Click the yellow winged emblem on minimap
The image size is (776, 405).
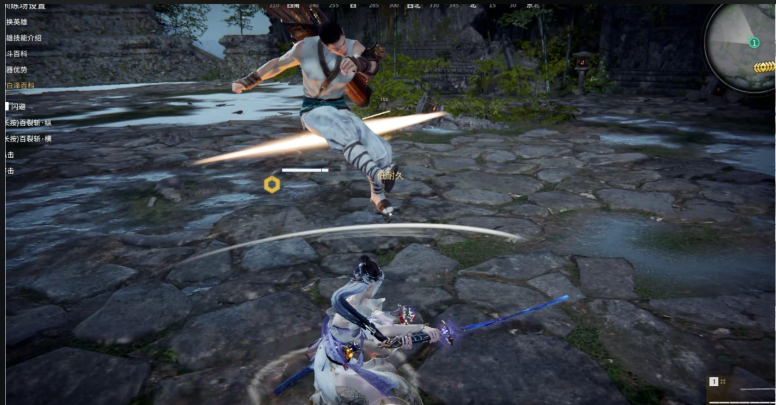click(764, 67)
